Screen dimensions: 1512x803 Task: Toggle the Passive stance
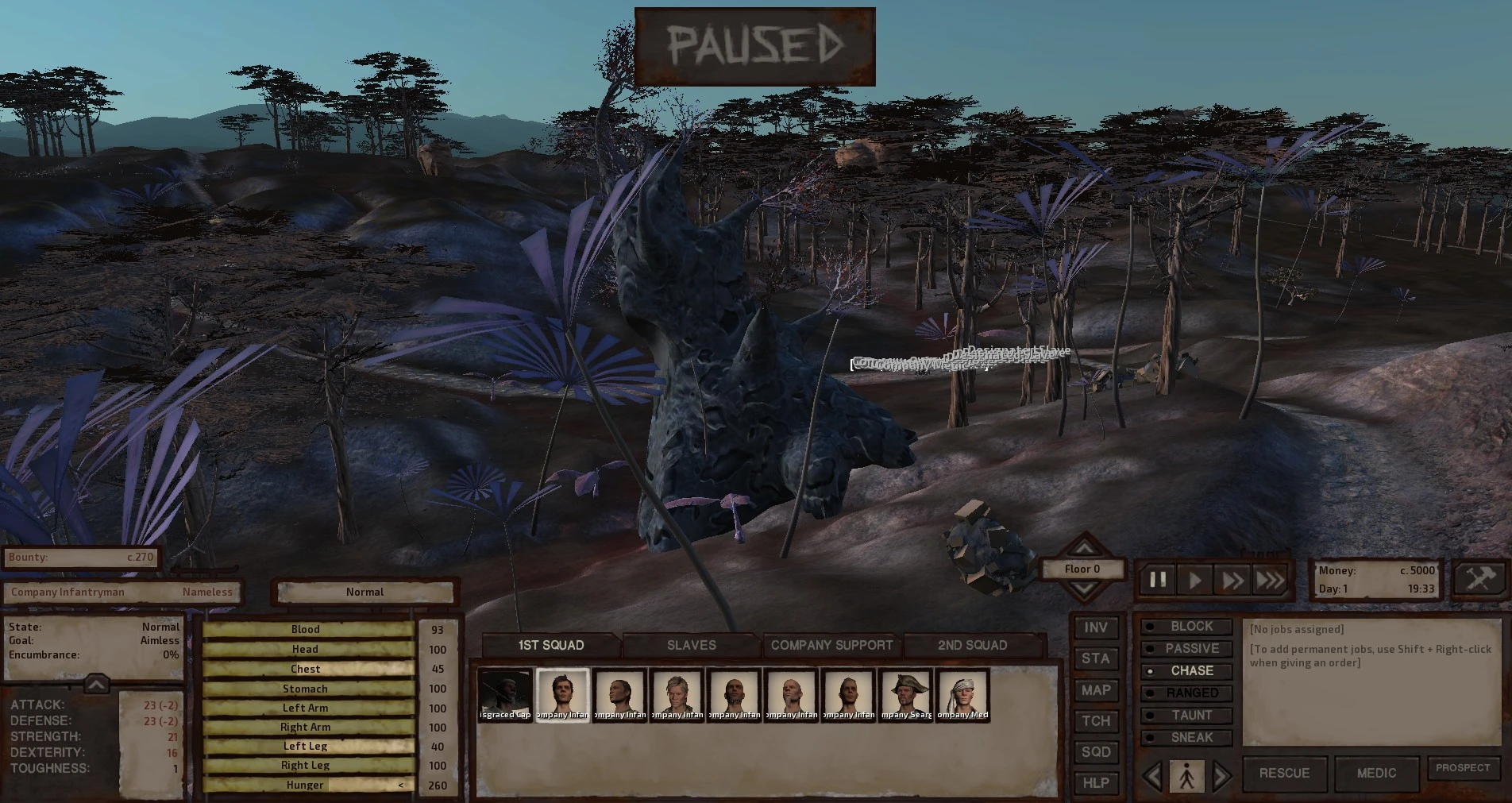(x=1187, y=649)
